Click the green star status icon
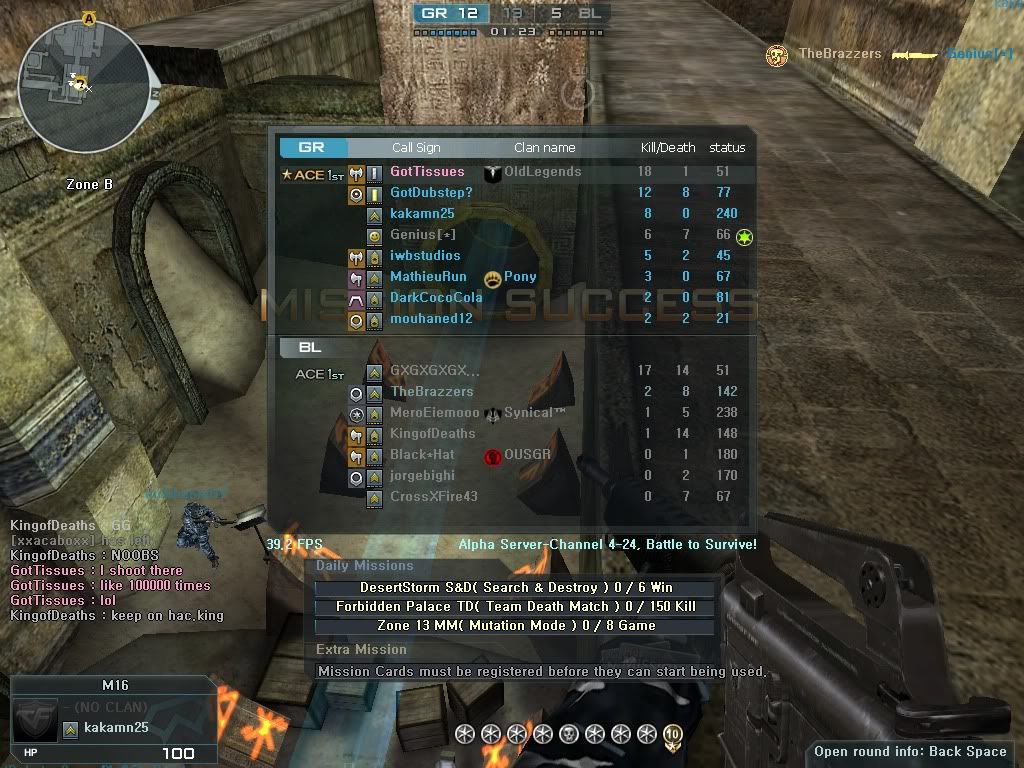Viewport: 1024px width, 768px height. click(745, 237)
